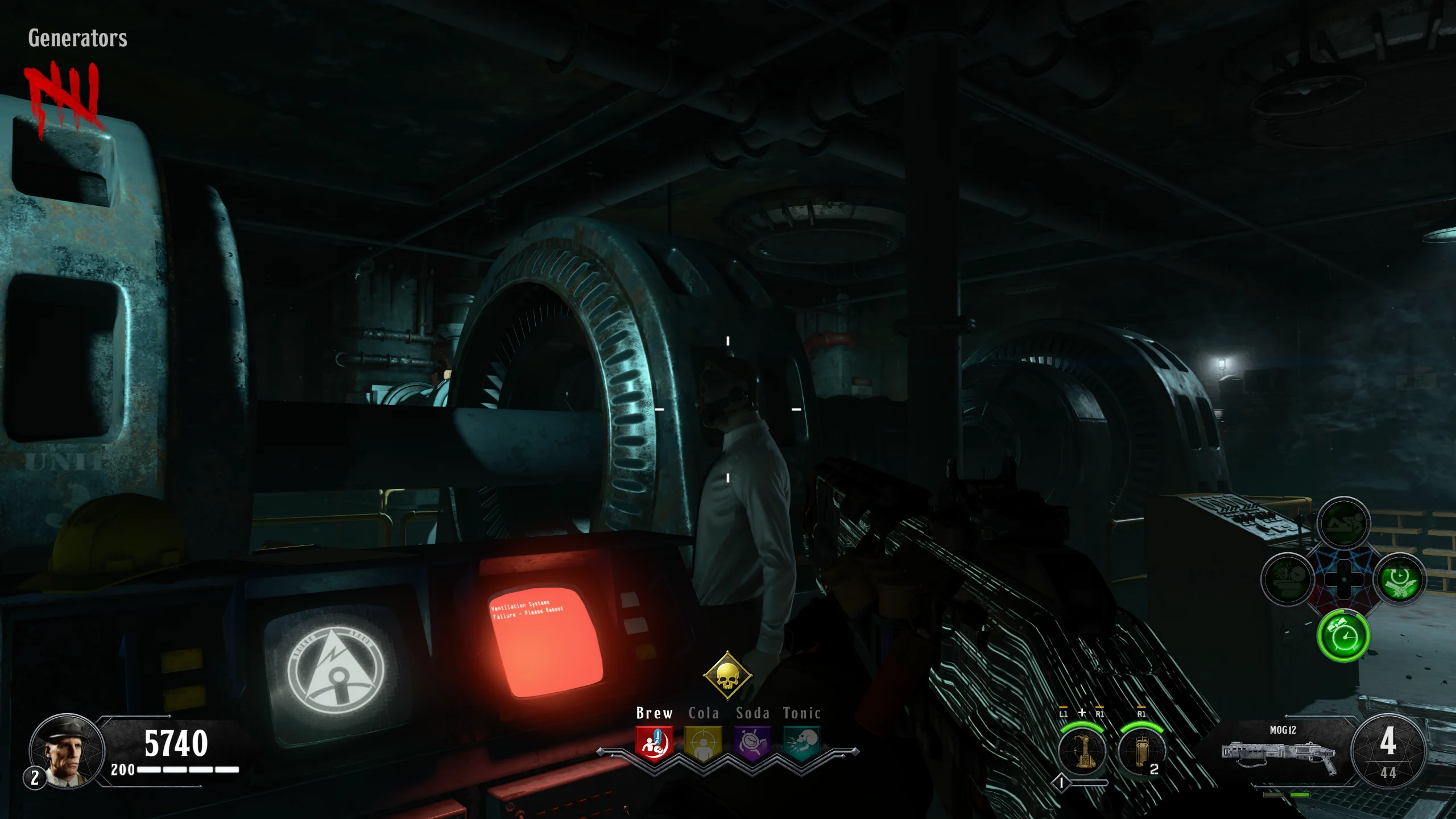Choose the dimmed dice elixir slot
Viewport: 1456px width, 819px height.
(1288, 580)
